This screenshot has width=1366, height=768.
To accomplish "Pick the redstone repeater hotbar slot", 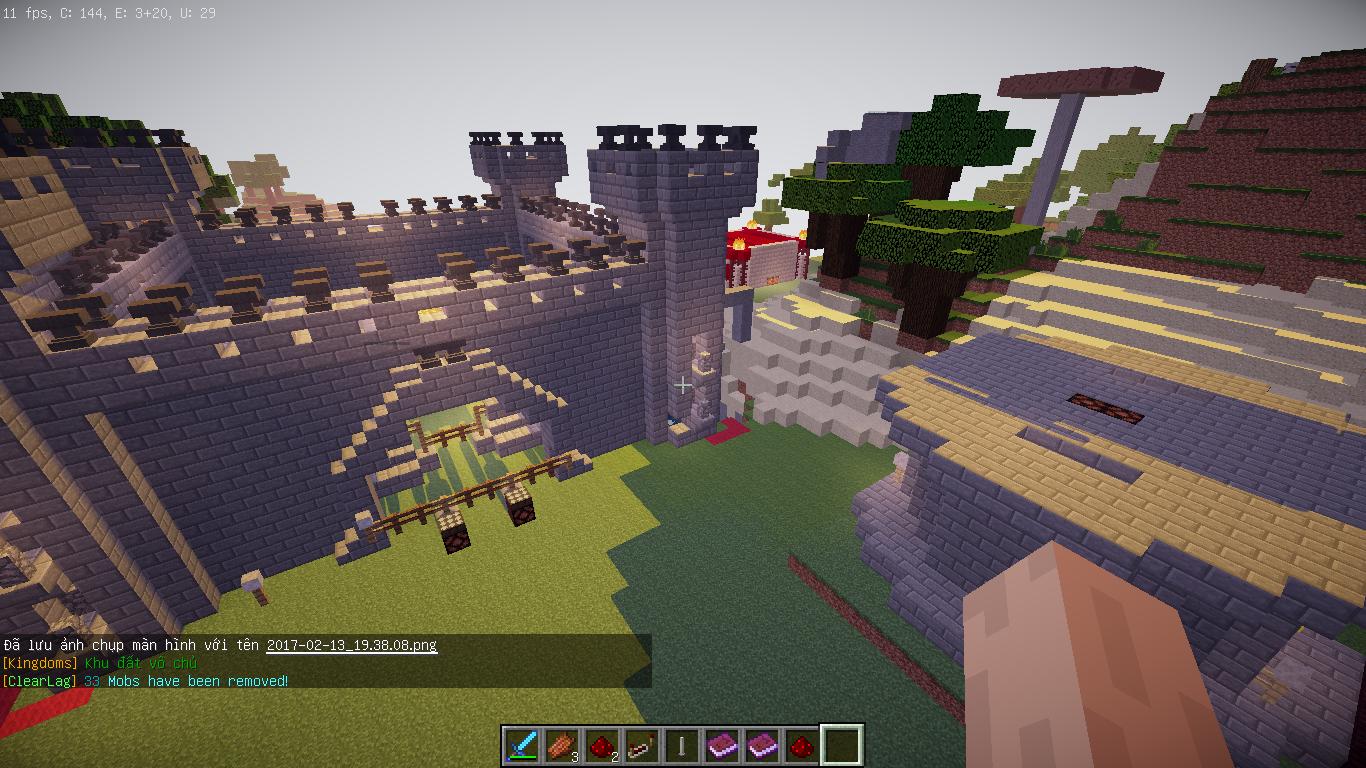I will [x=642, y=745].
